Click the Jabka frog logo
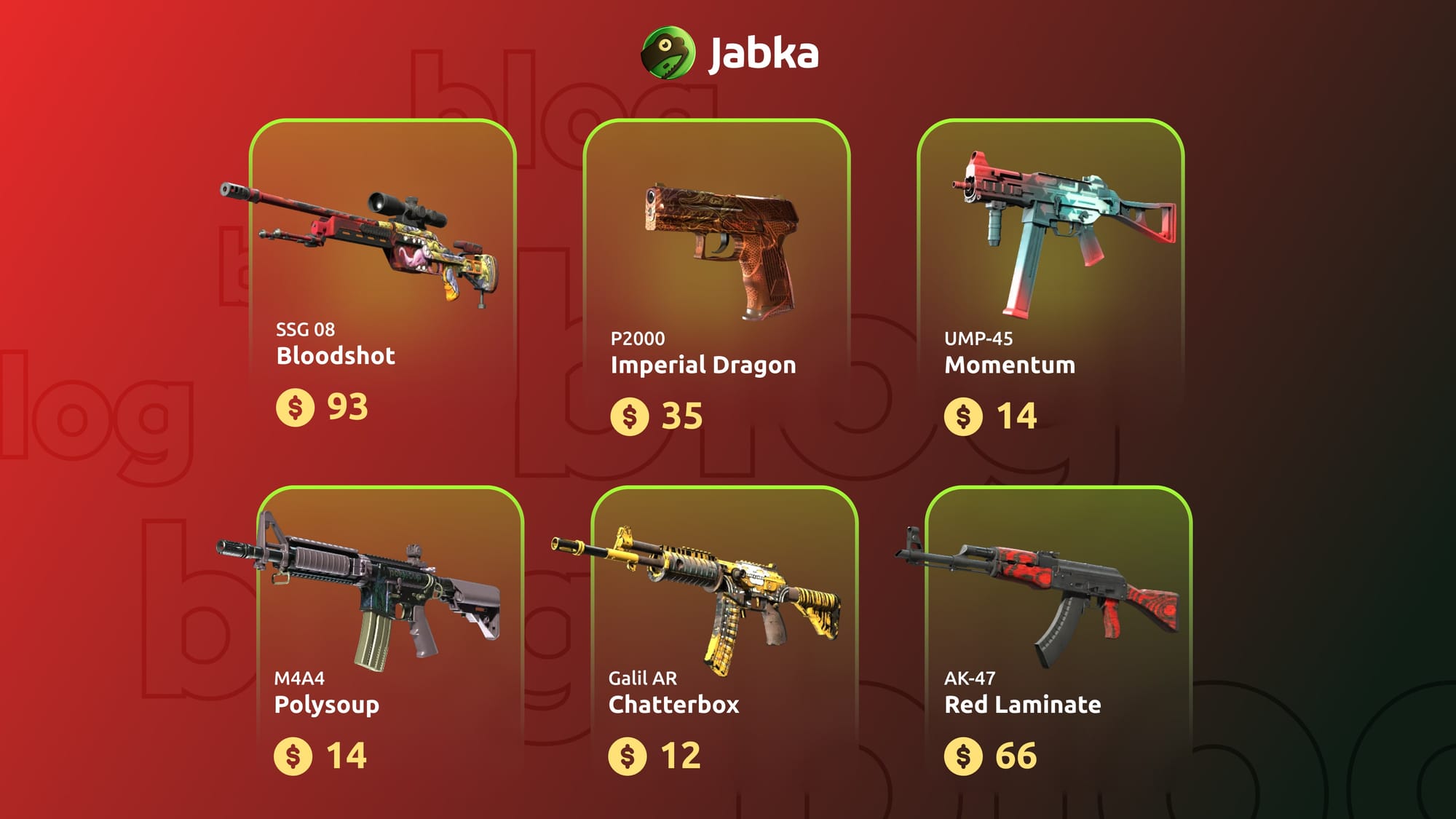Viewport: 1456px width, 819px height. click(668, 52)
